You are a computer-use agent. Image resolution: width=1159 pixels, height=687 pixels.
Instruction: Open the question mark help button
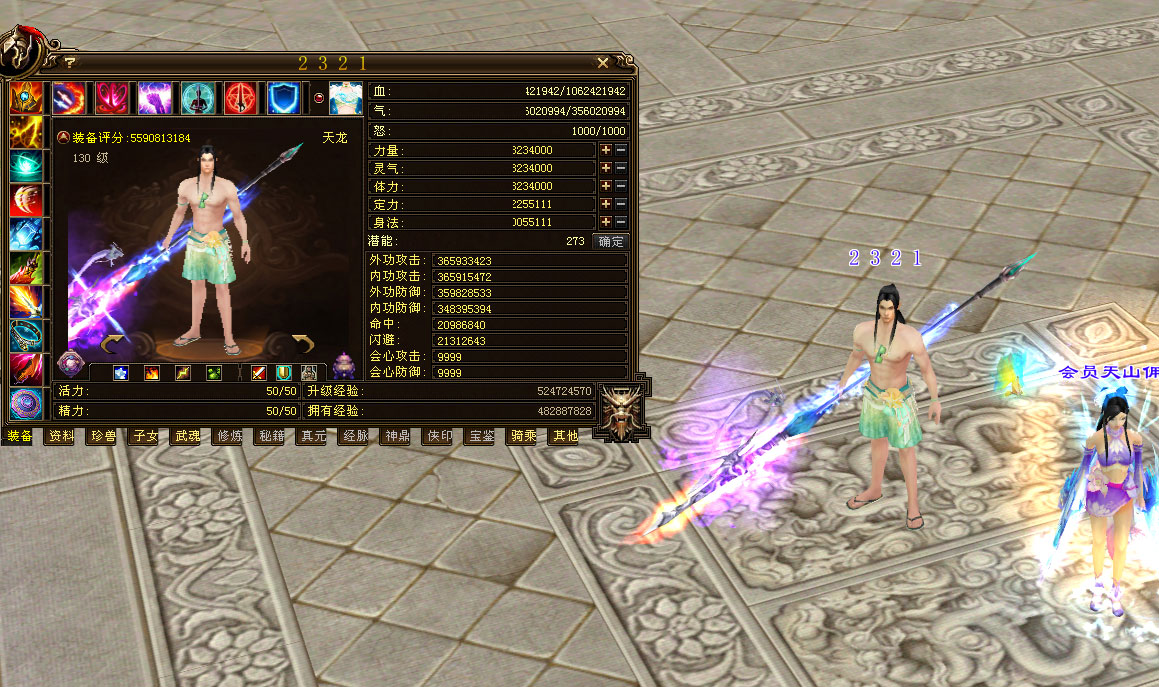(x=70, y=63)
